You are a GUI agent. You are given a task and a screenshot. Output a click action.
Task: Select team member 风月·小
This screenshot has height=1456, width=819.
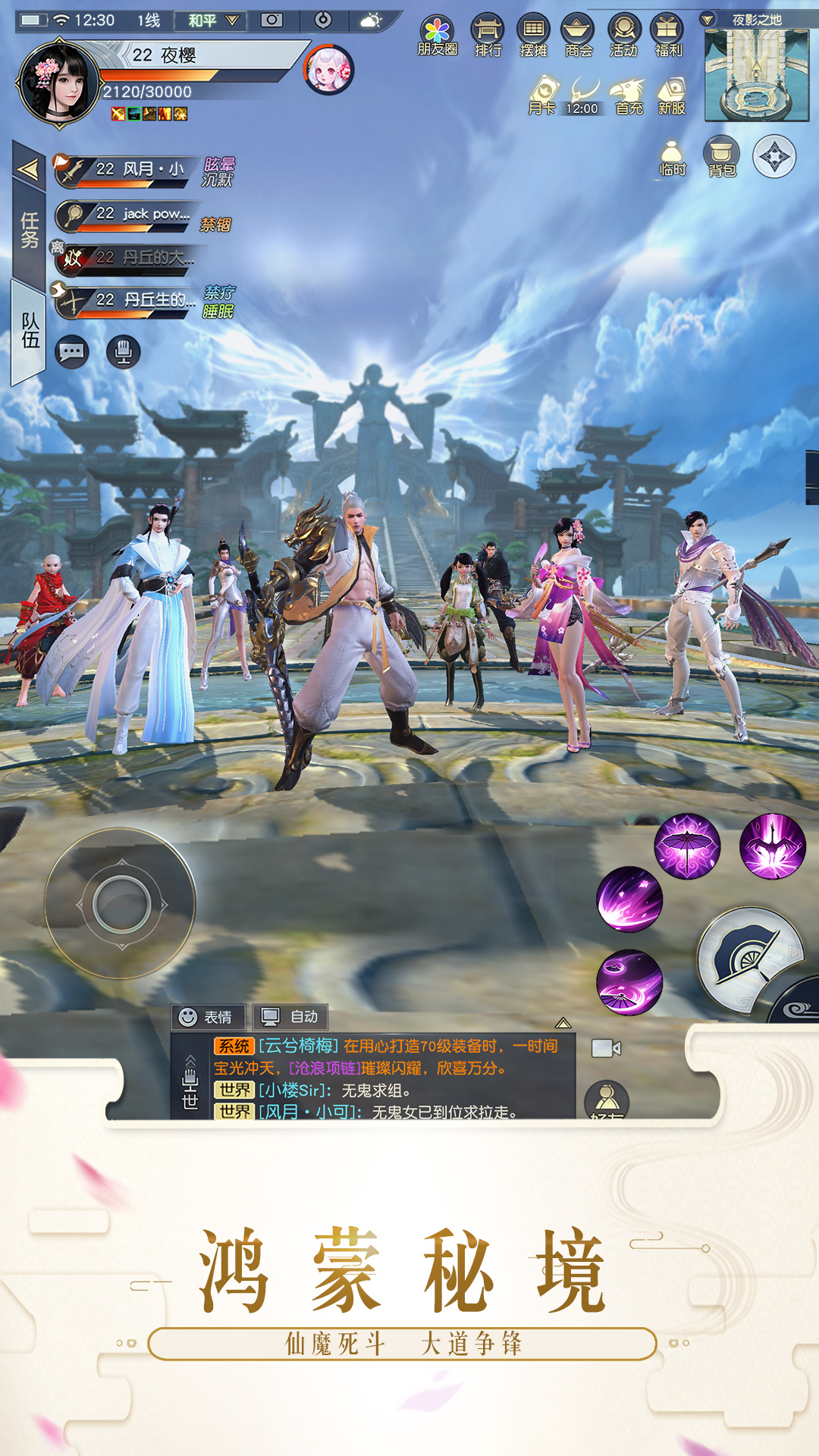coord(129,170)
